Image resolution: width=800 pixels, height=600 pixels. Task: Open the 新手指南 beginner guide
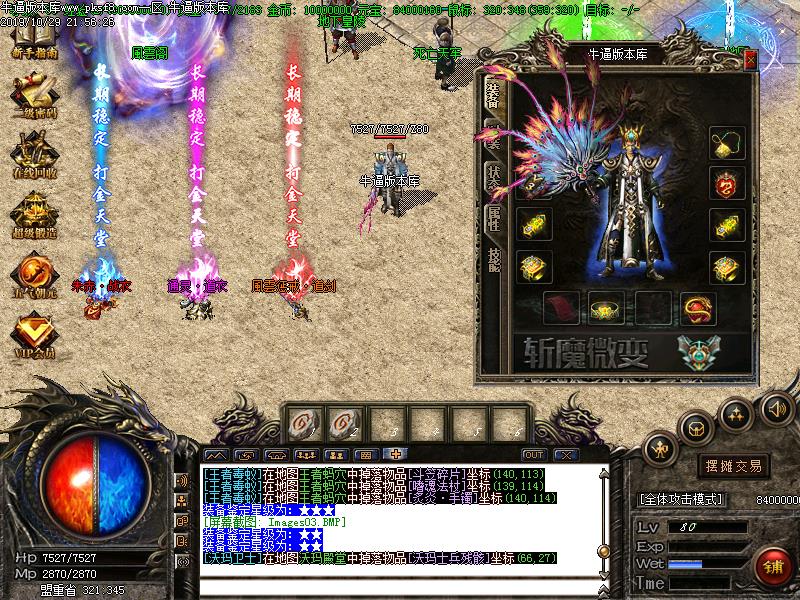tap(34, 41)
